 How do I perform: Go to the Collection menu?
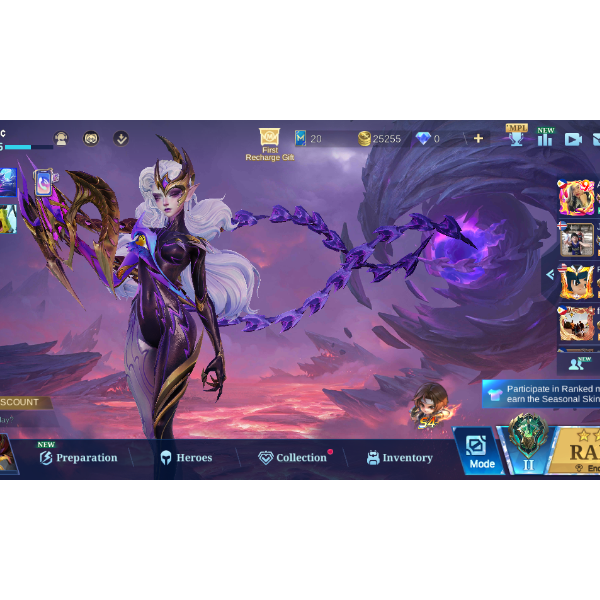(x=293, y=458)
